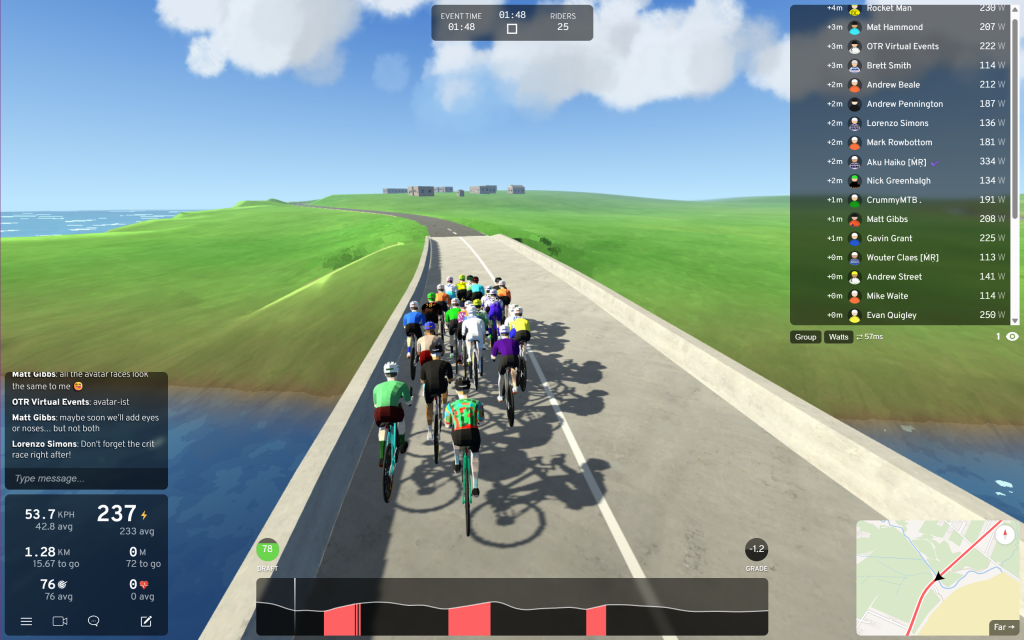This screenshot has height=640, width=1024.
Task: Toggle the video camera icon
Action: 59,621
